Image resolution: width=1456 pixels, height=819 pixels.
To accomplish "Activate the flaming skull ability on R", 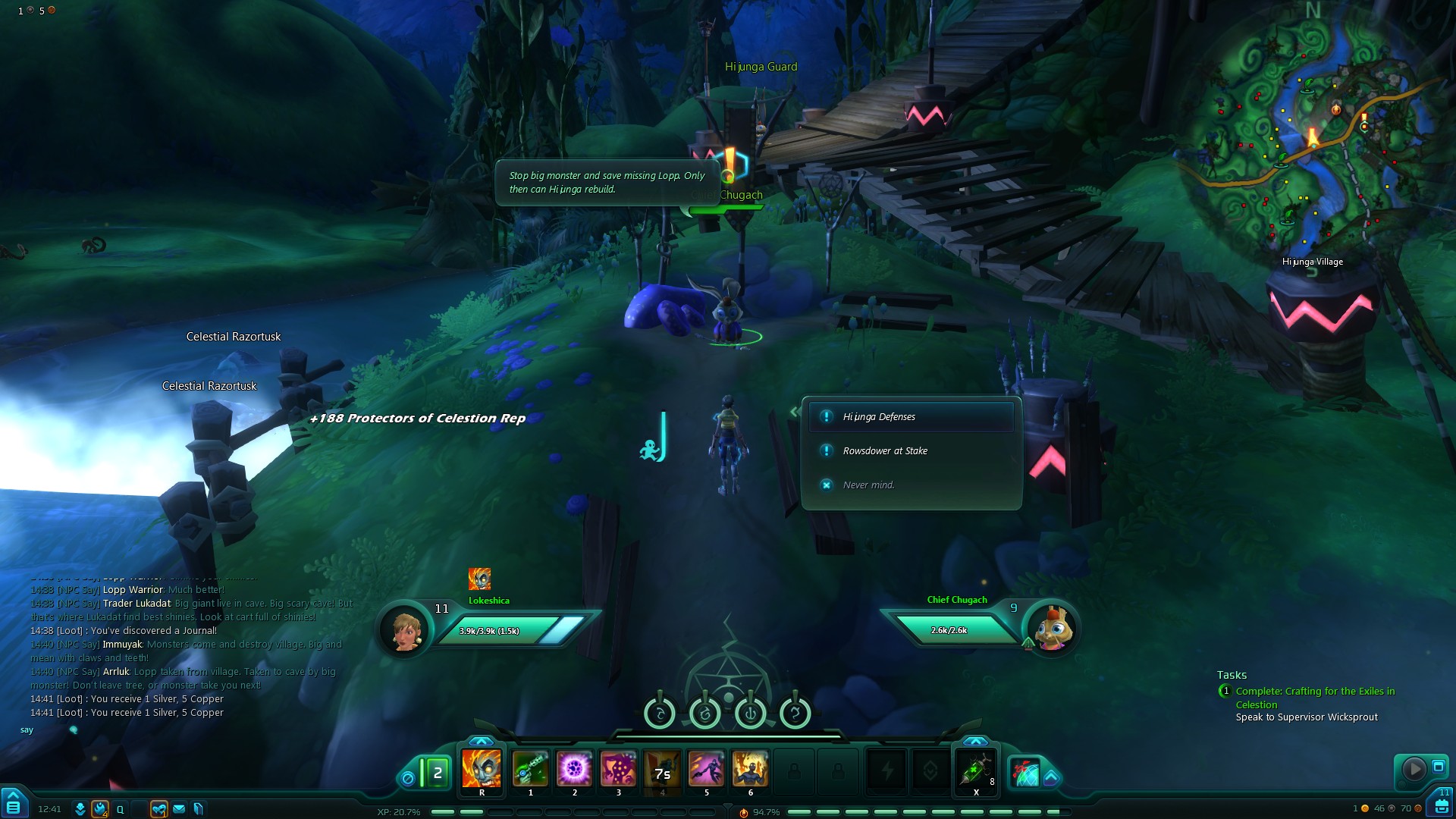I will pyautogui.click(x=482, y=769).
